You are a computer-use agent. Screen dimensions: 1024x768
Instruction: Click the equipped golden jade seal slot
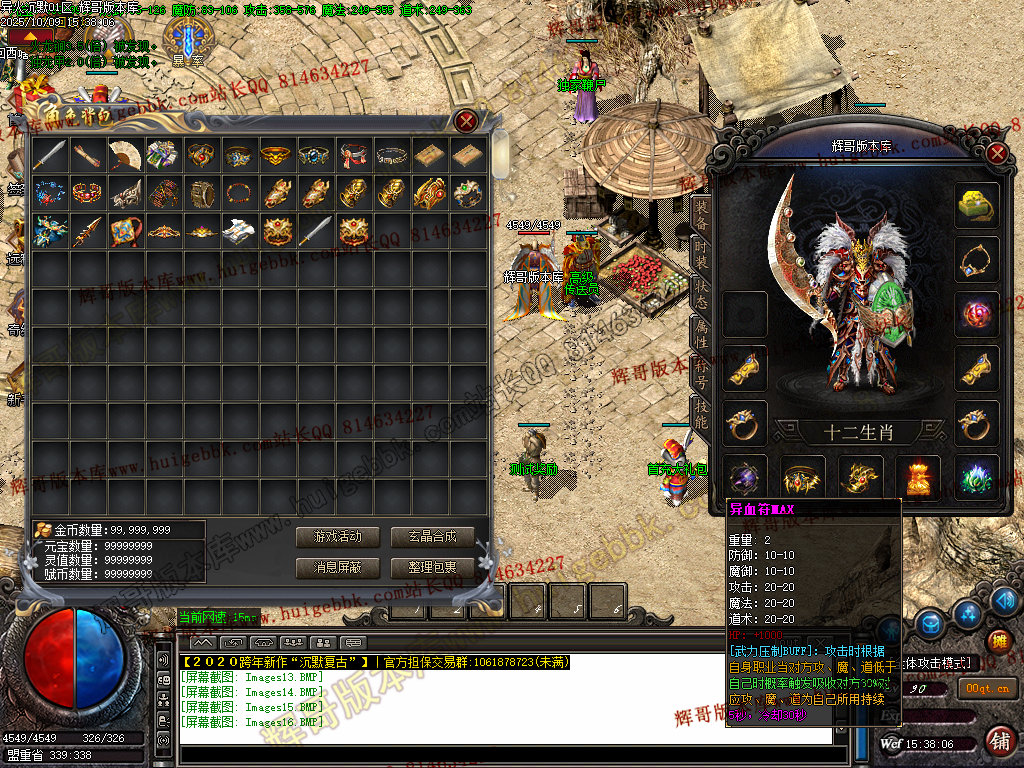[x=975, y=205]
